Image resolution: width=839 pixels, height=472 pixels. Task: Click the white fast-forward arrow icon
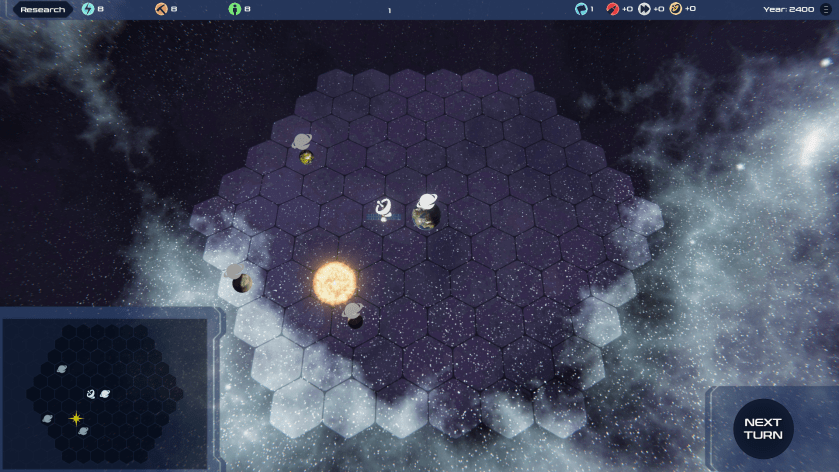coord(645,9)
